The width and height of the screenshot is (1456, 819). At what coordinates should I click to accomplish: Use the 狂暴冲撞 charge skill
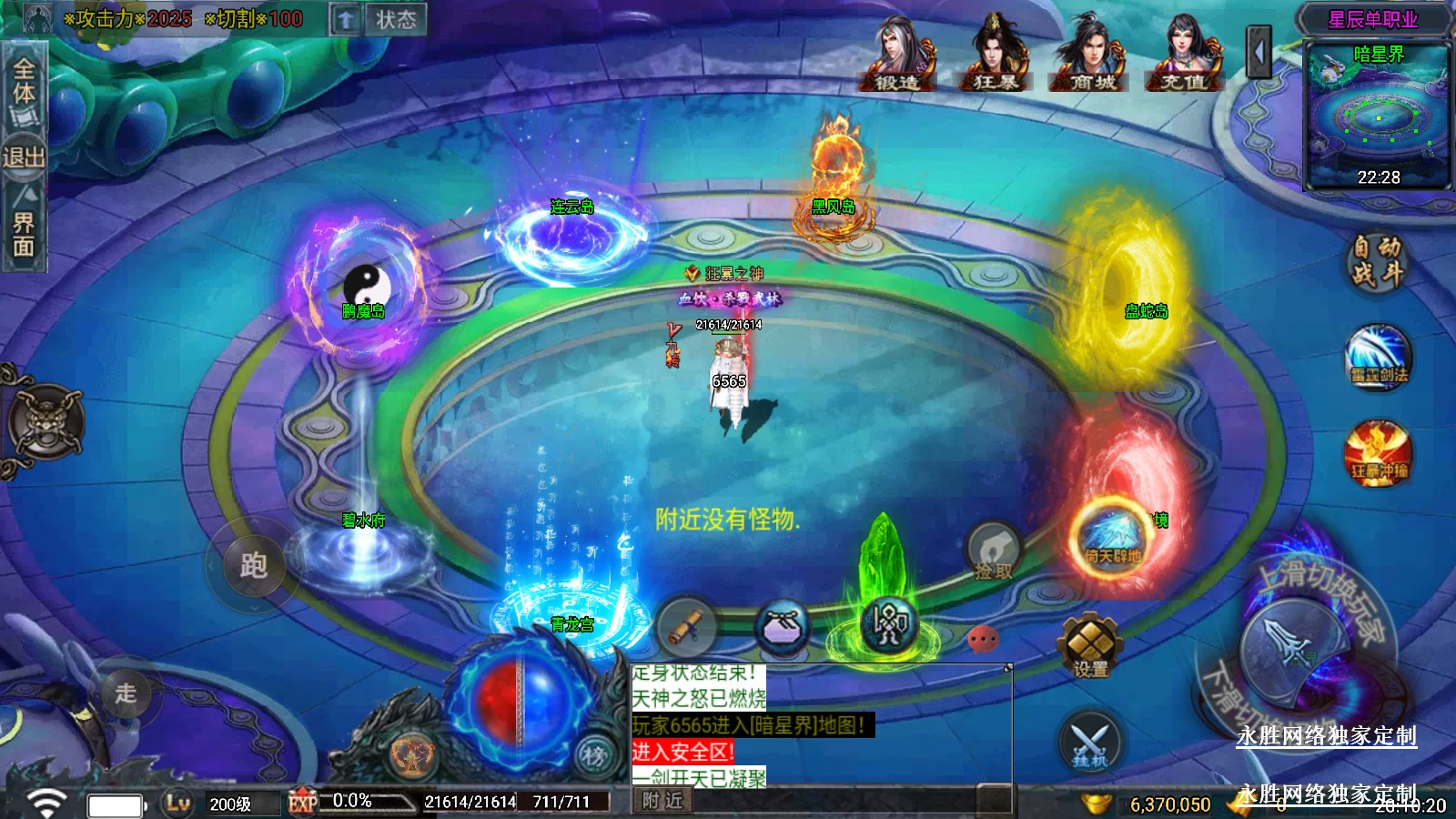click(1379, 452)
